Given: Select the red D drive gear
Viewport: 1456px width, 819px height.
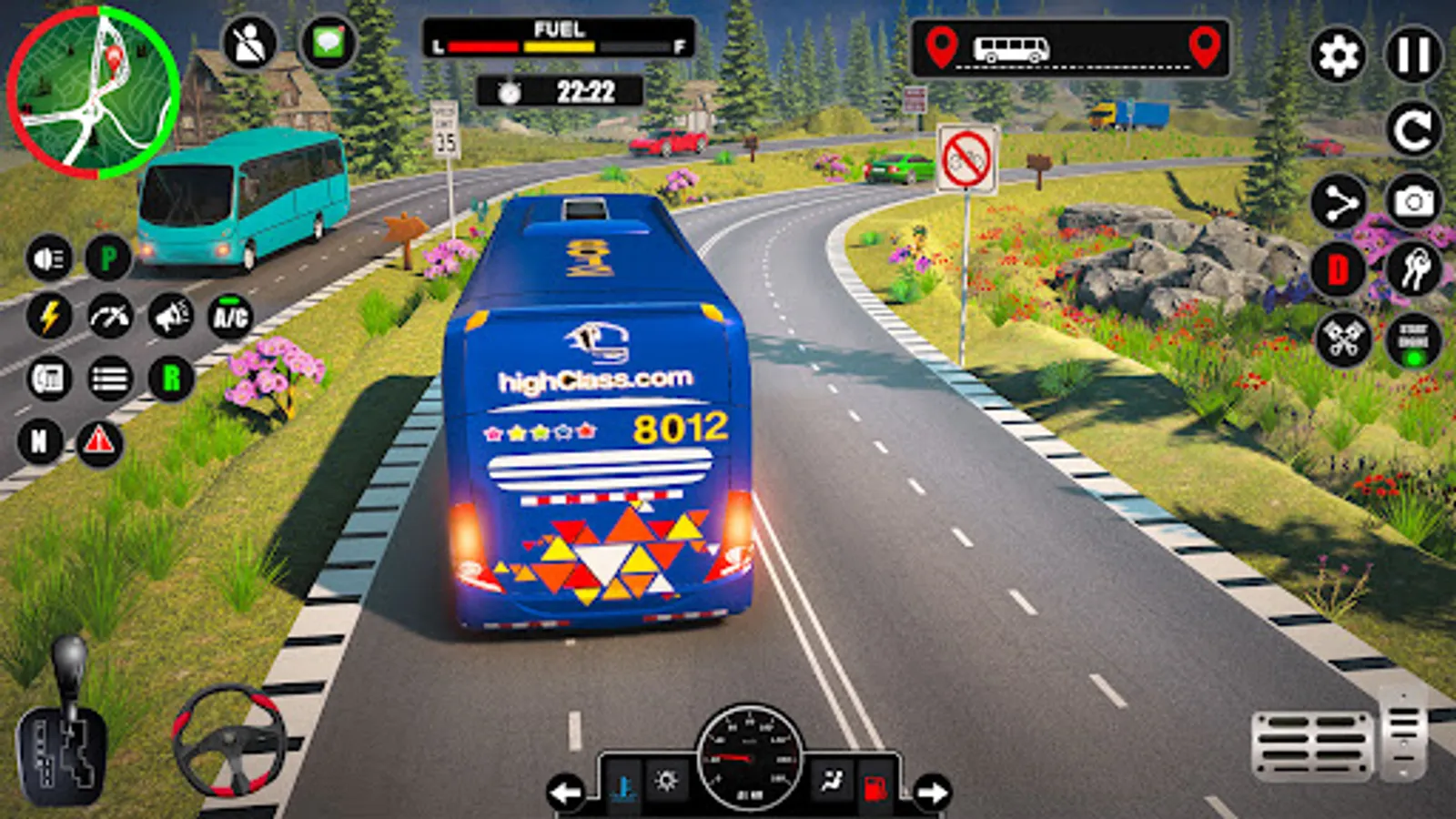Looking at the screenshot, I should tap(1338, 270).
